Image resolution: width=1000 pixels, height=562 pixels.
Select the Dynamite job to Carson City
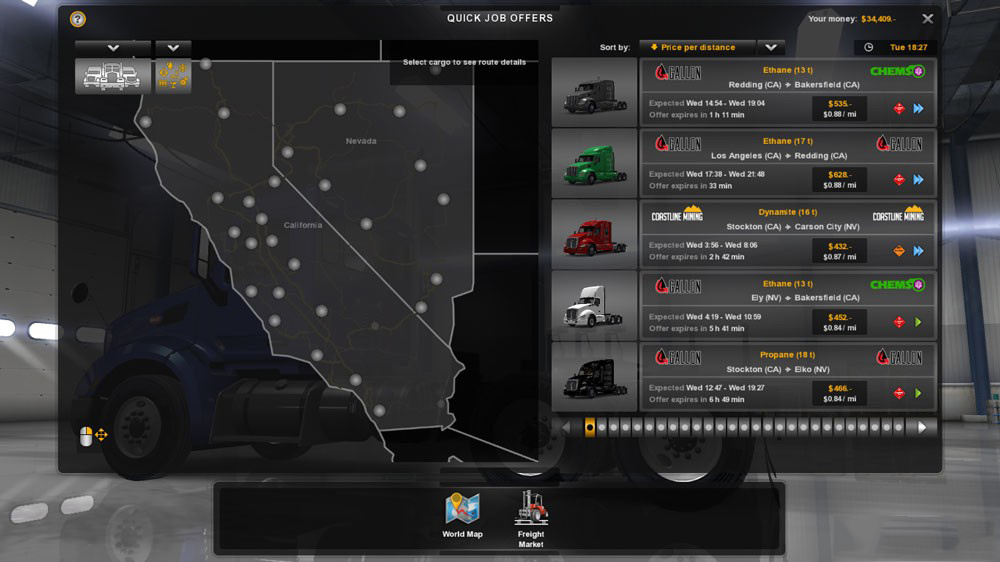(788, 234)
